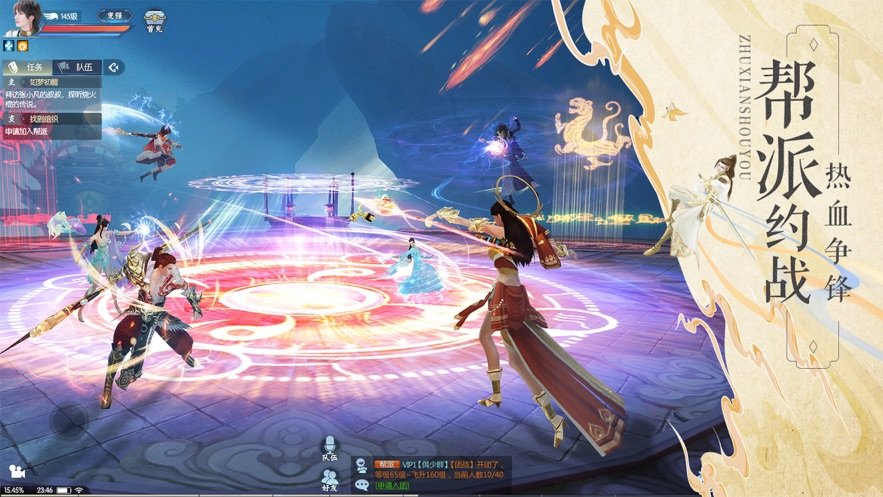
Task: Click the orange buff status icon
Action: coord(21,46)
